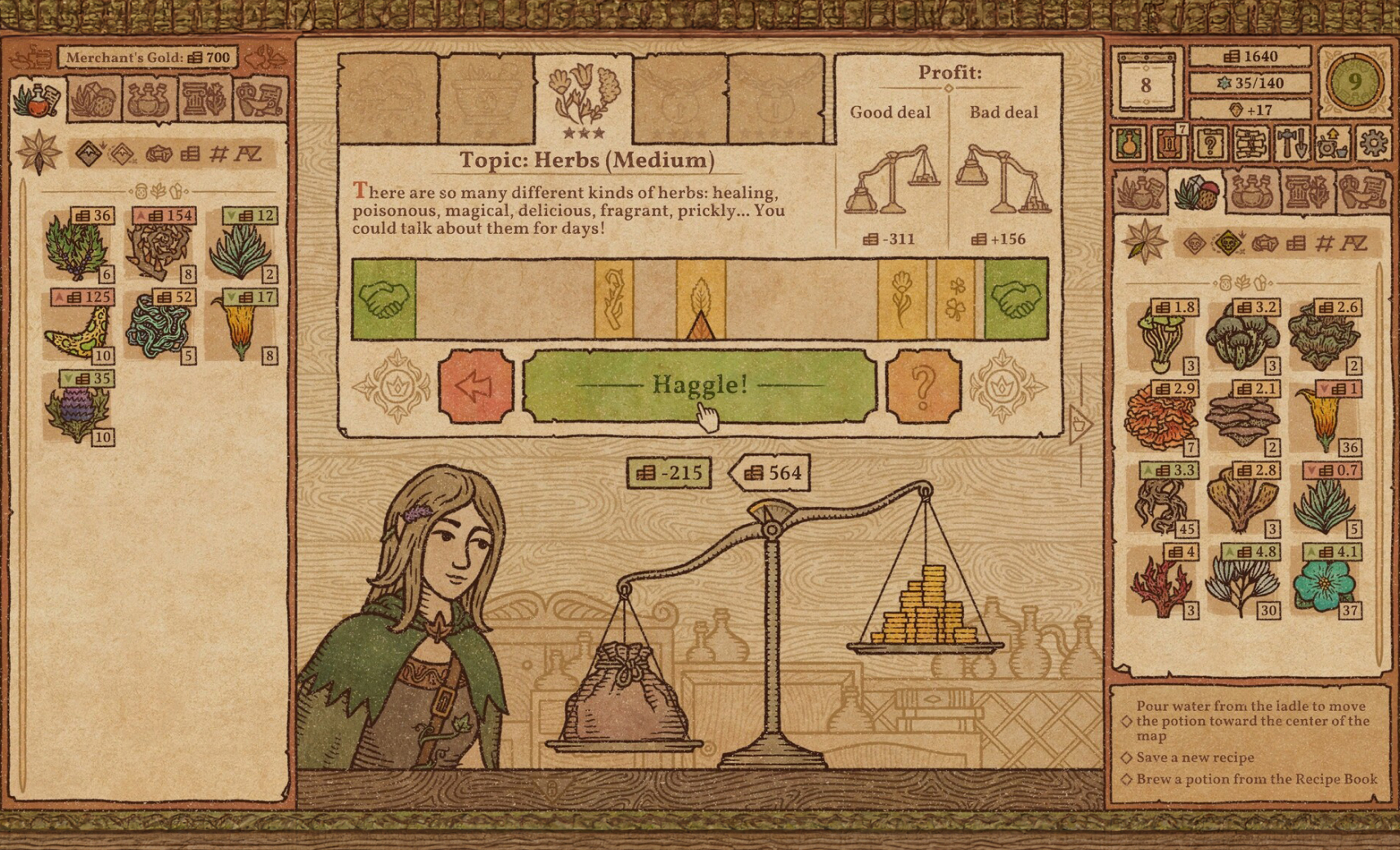Toggle the highlighted skull poison-sort filter
The height and width of the screenshot is (850, 1400).
pos(1227,244)
